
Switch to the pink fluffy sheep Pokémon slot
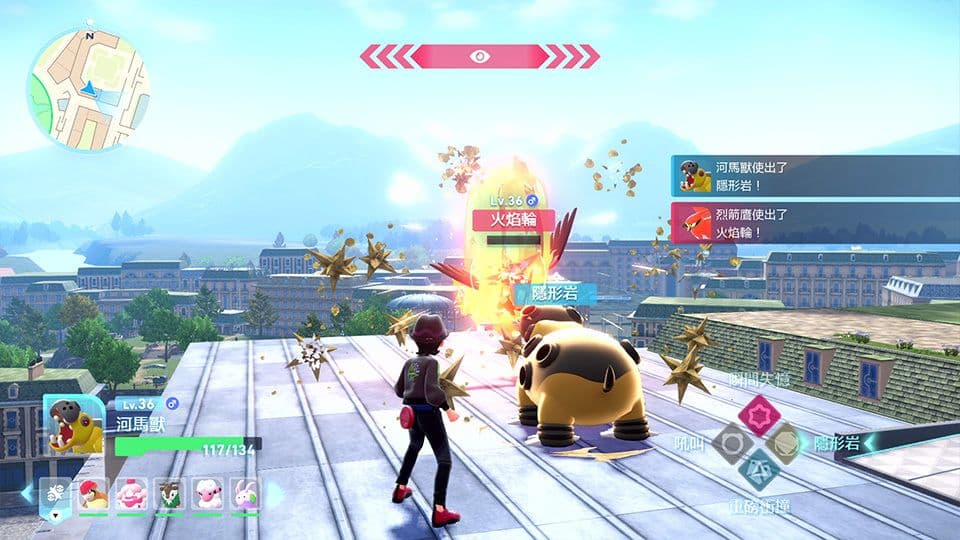coord(207,494)
